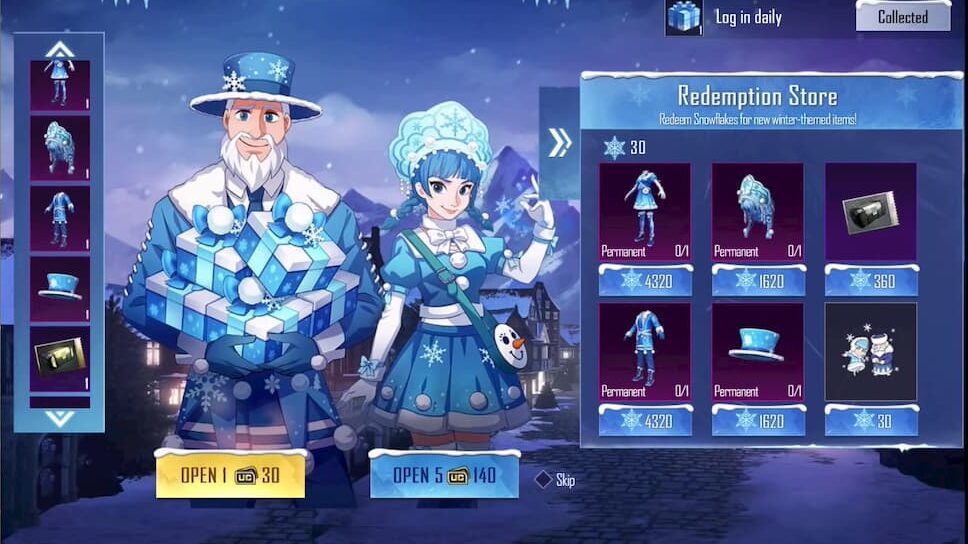968x544 pixels.
Task: Redeem the characters sticker for 30 snowflakes
Action: coord(870,421)
